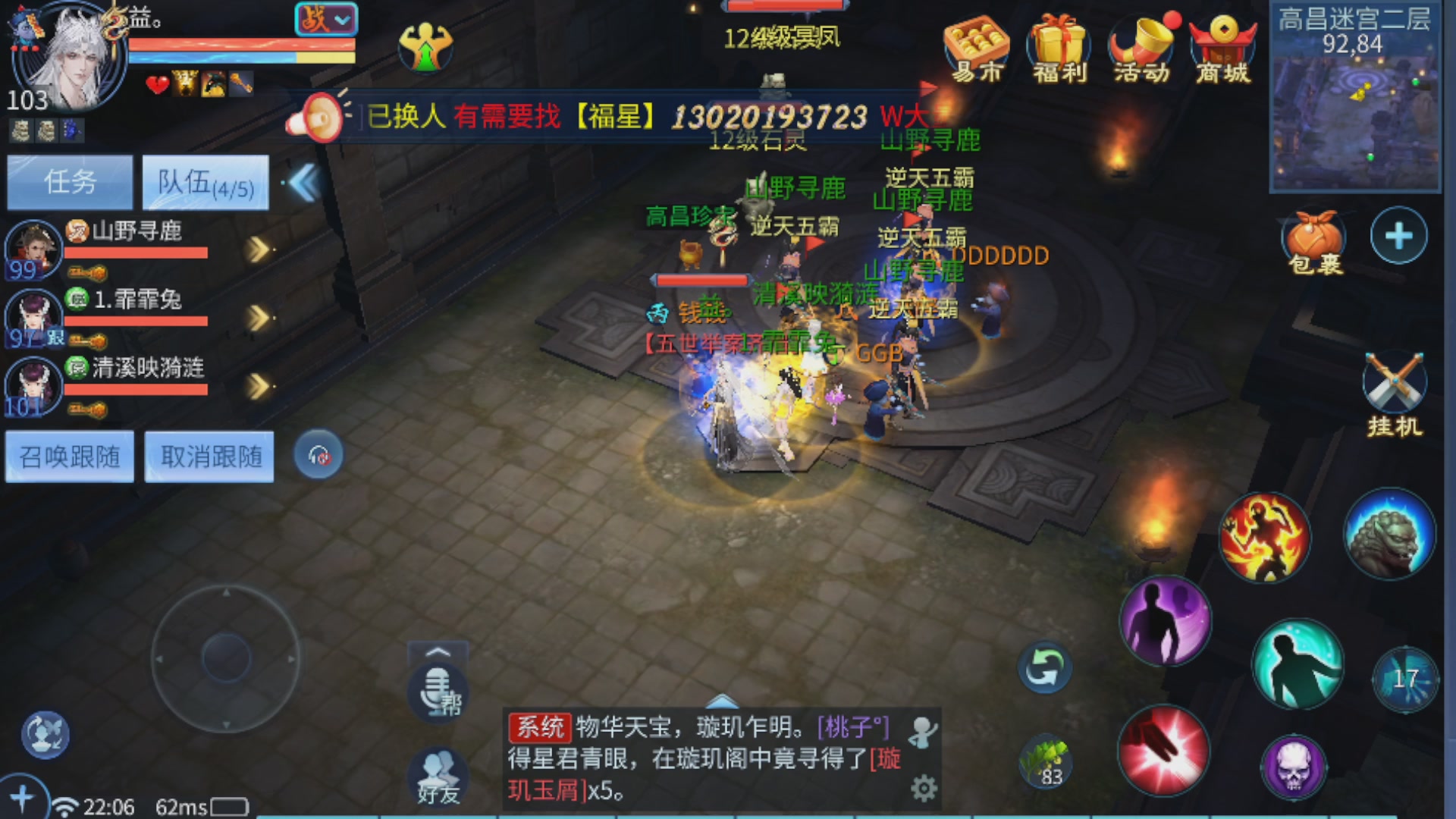Image resolution: width=1456 pixels, height=819 pixels.
Task: Cast the flame skill in the skill wheel
Action: [1265, 536]
